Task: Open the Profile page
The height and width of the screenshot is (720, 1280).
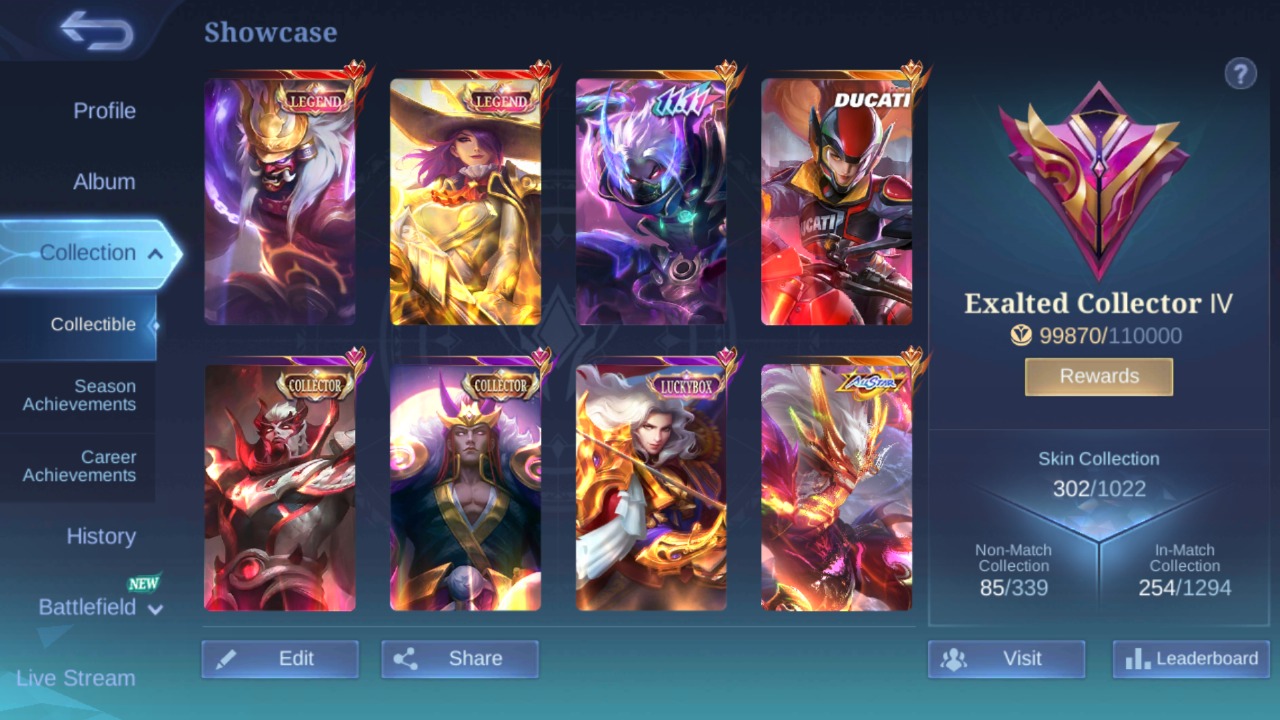Action: point(105,111)
